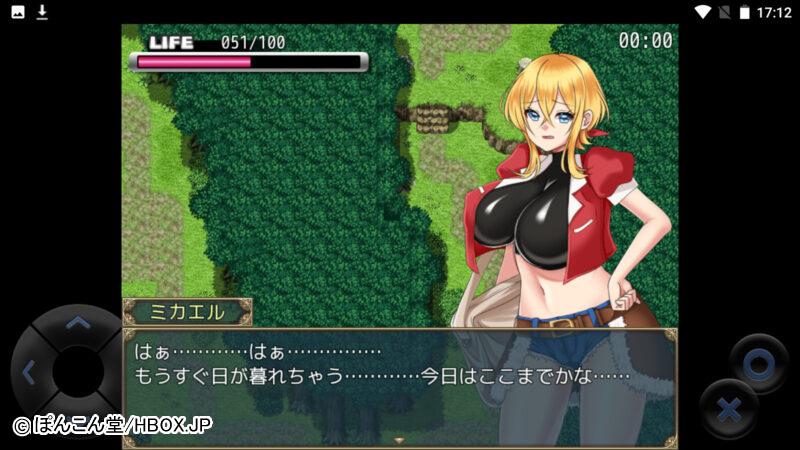Tap the circle virtual action button
The image size is (800, 450).
click(x=758, y=364)
